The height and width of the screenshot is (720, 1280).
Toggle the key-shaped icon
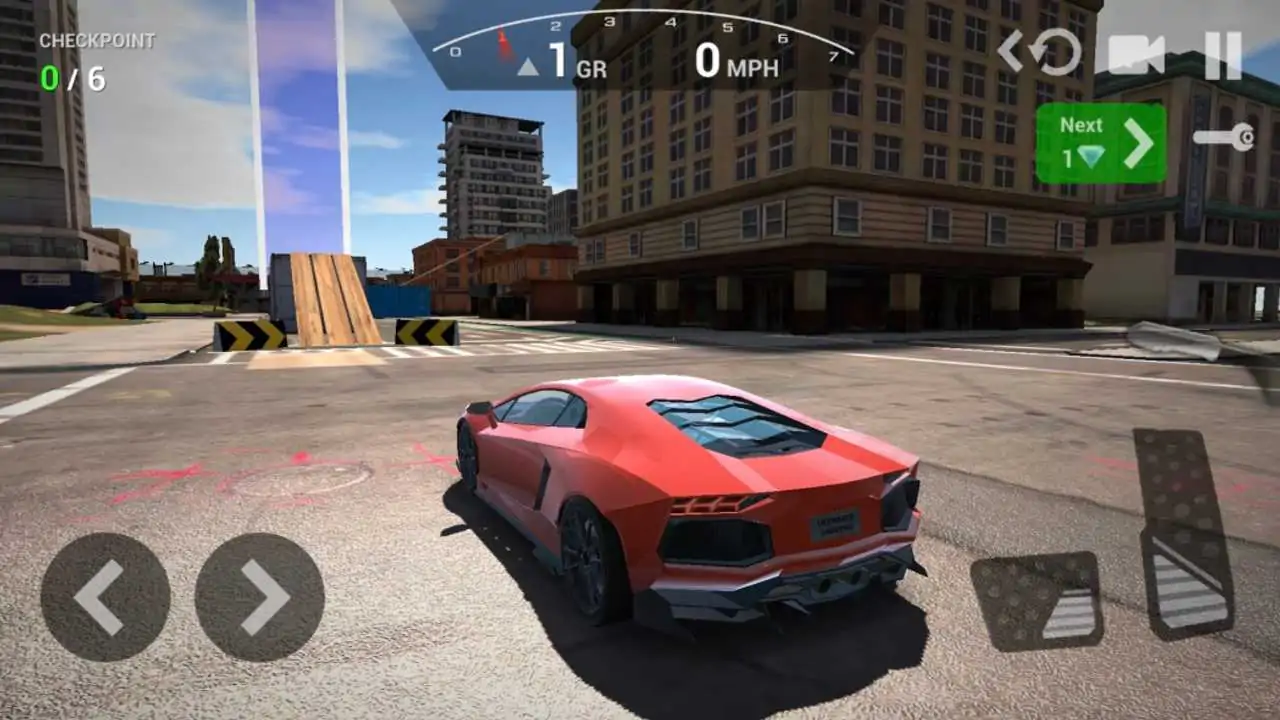[x=1224, y=137]
